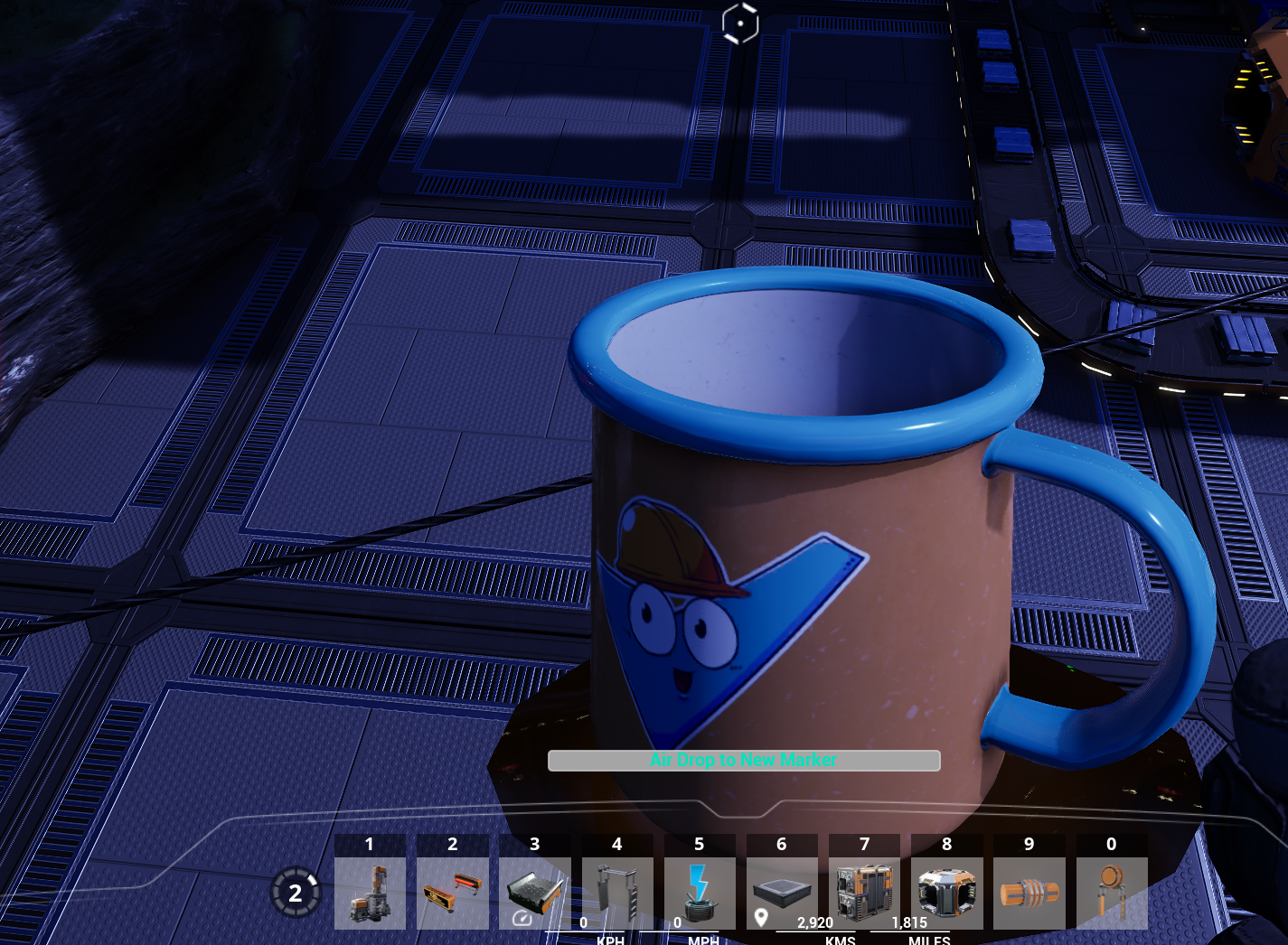Choose the pipe support in hotbar slot 0

(x=1112, y=893)
